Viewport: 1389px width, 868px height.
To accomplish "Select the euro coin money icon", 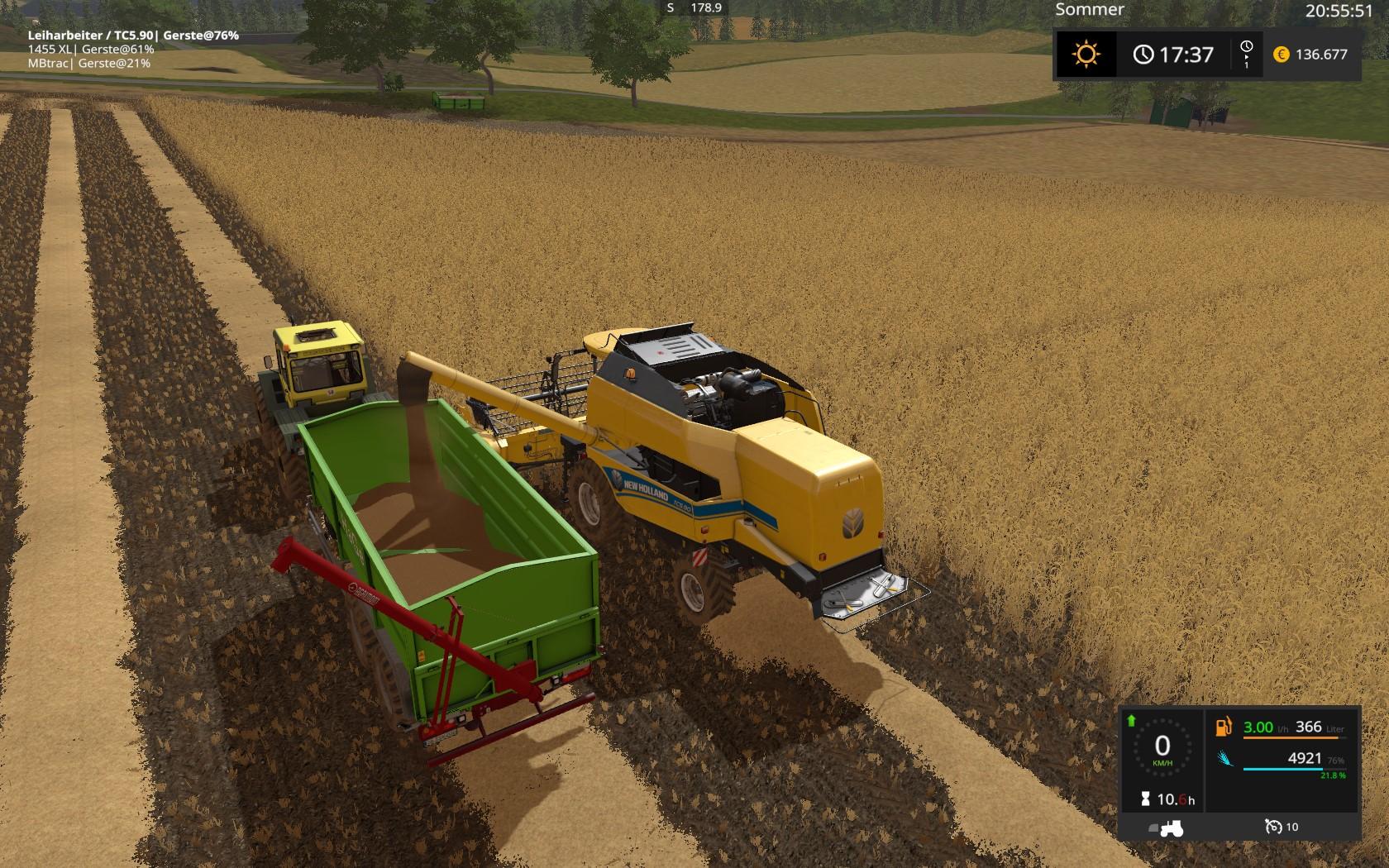I will click(x=1282, y=55).
